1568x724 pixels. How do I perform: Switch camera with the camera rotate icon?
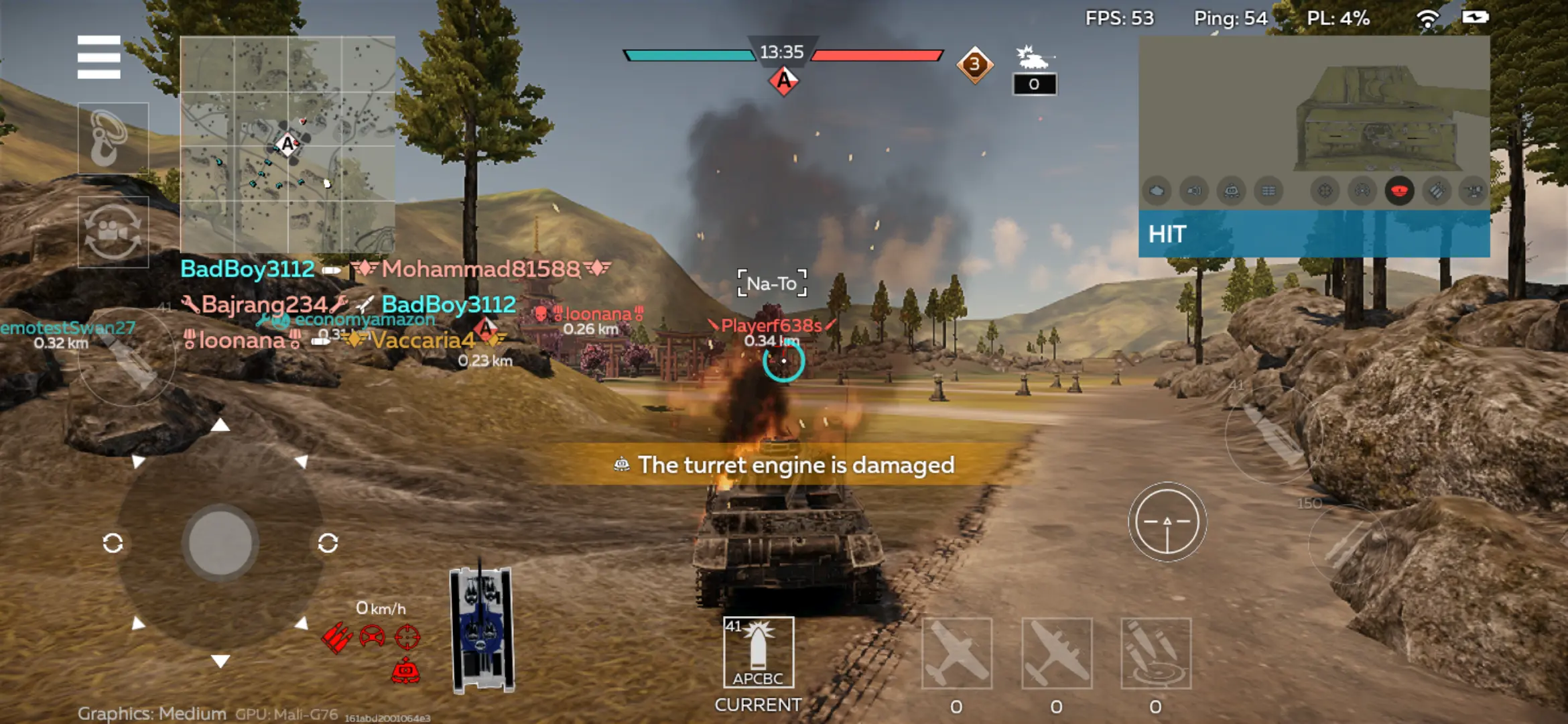coord(113,232)
